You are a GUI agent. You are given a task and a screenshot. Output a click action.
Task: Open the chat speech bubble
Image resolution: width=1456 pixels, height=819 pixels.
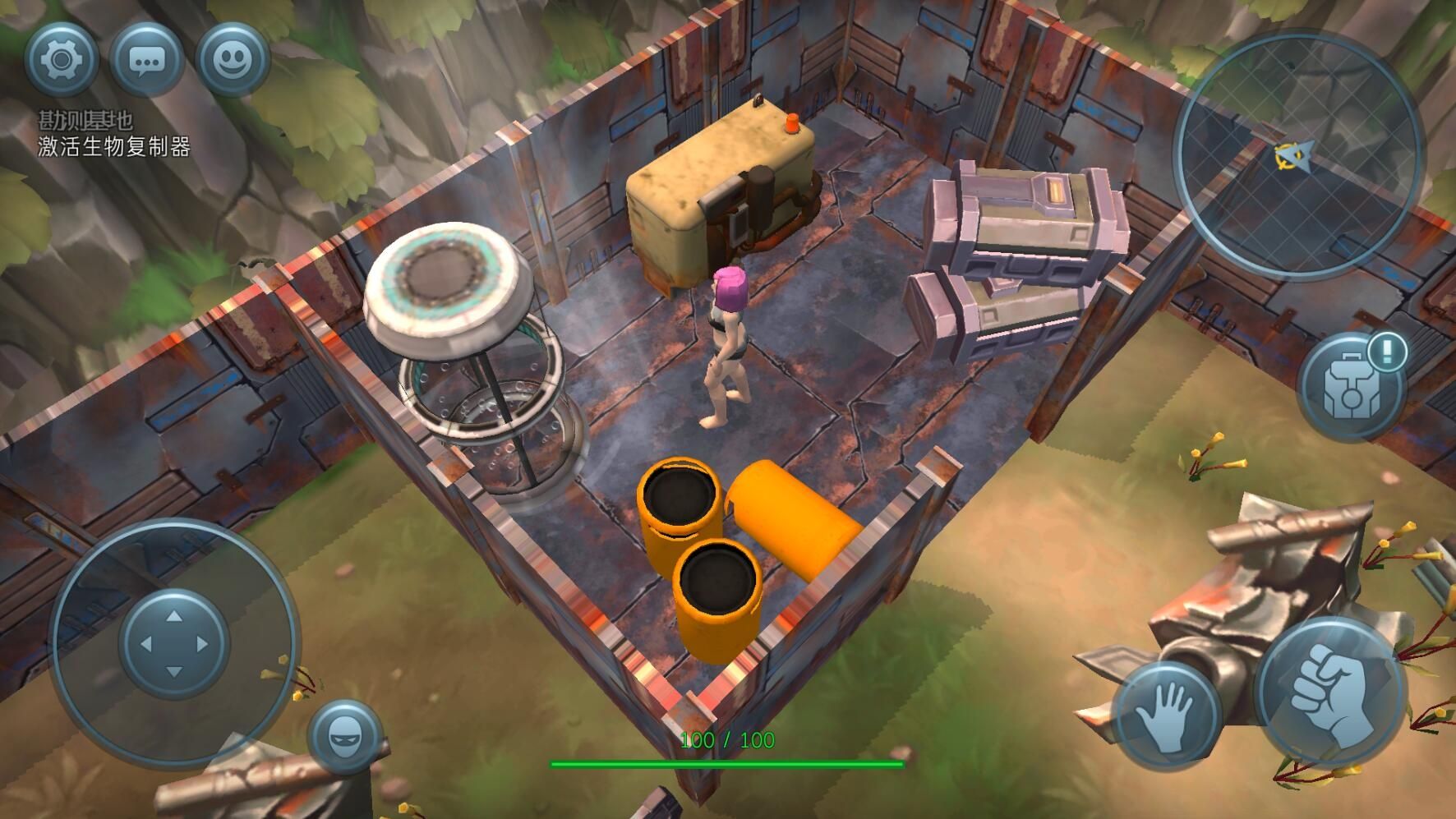pos(147,59)
